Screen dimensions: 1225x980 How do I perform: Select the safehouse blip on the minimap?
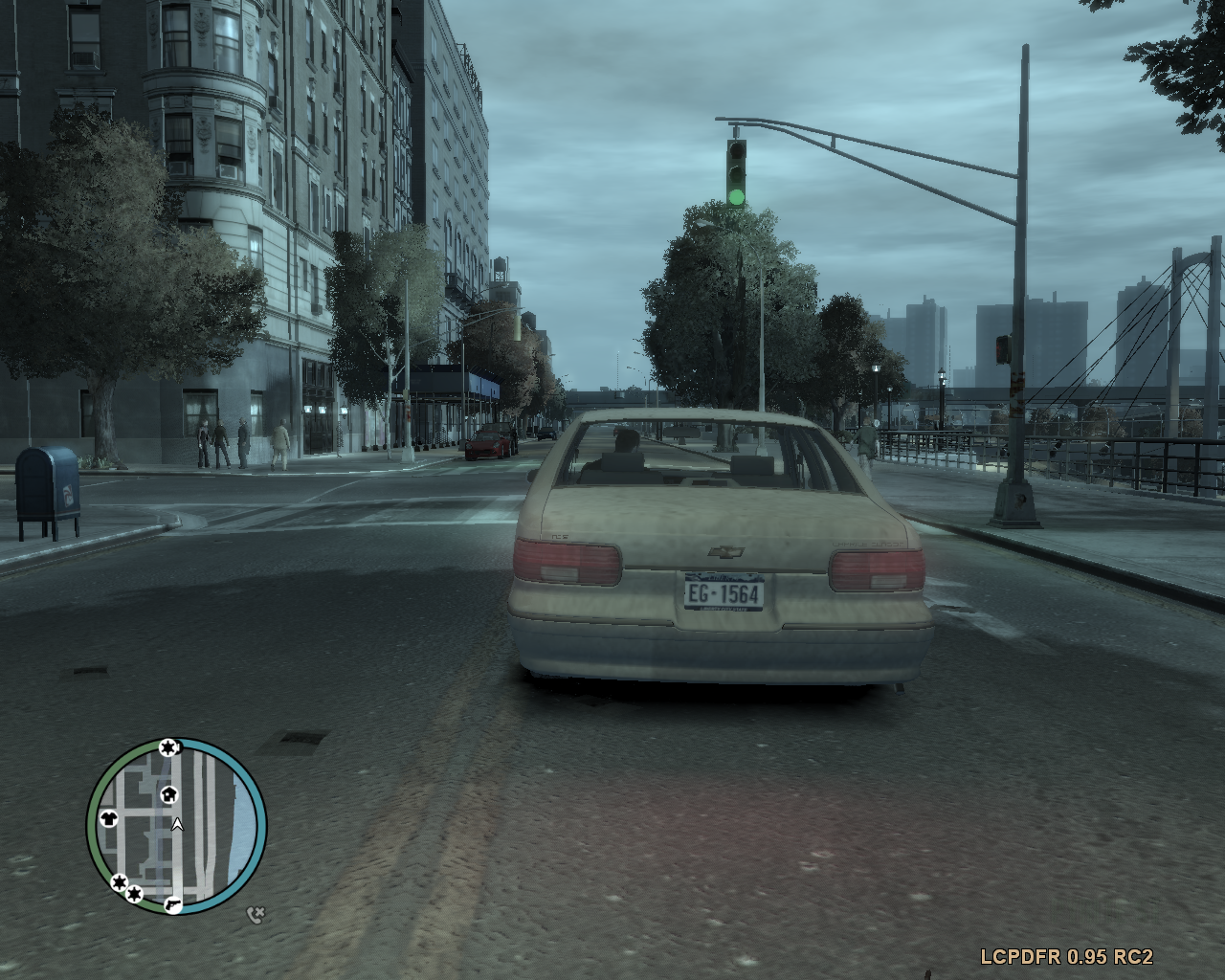pyautogui.click(x=168, y=793)
